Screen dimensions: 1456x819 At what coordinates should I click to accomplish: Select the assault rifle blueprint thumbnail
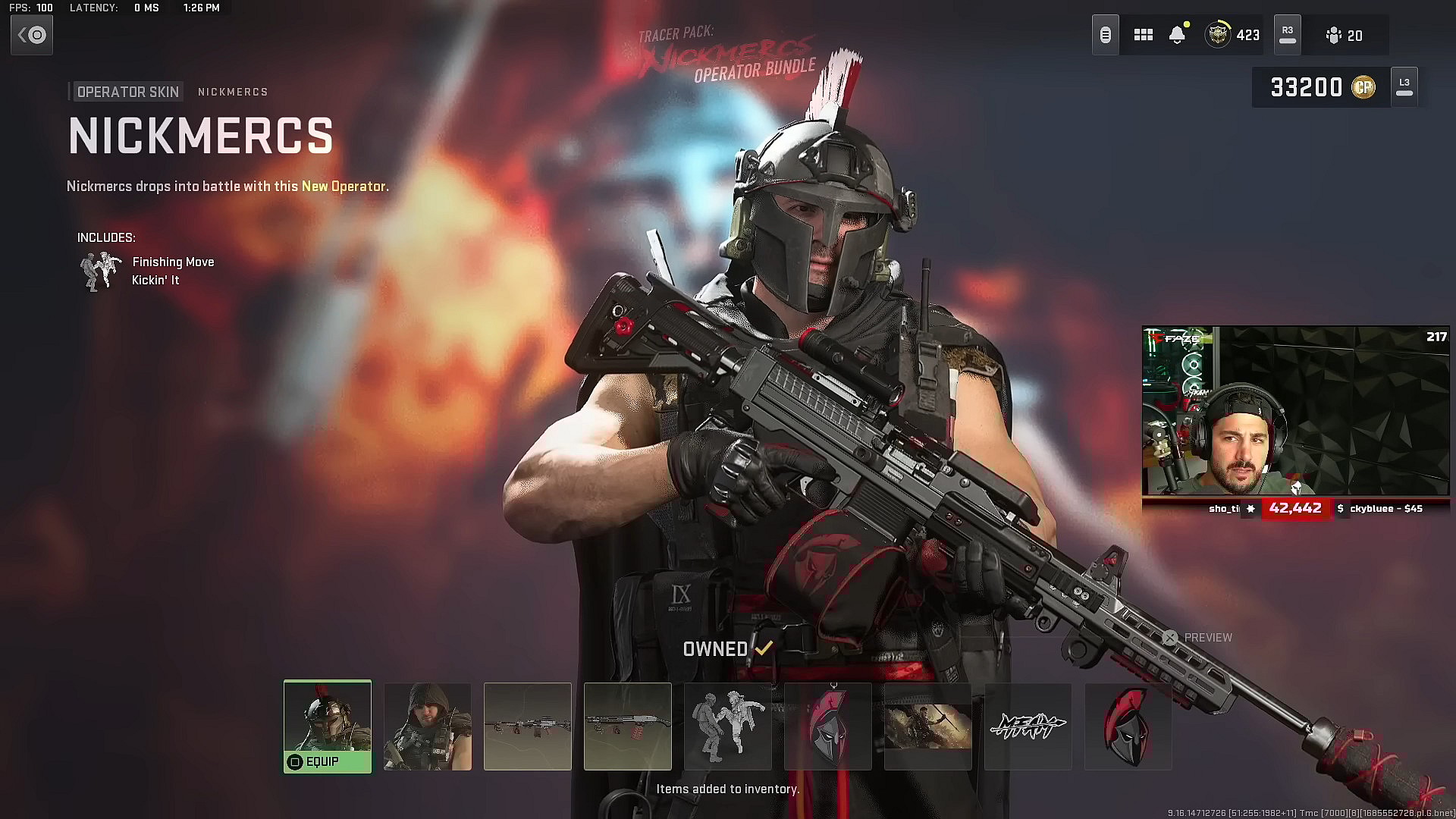[528, 726]
